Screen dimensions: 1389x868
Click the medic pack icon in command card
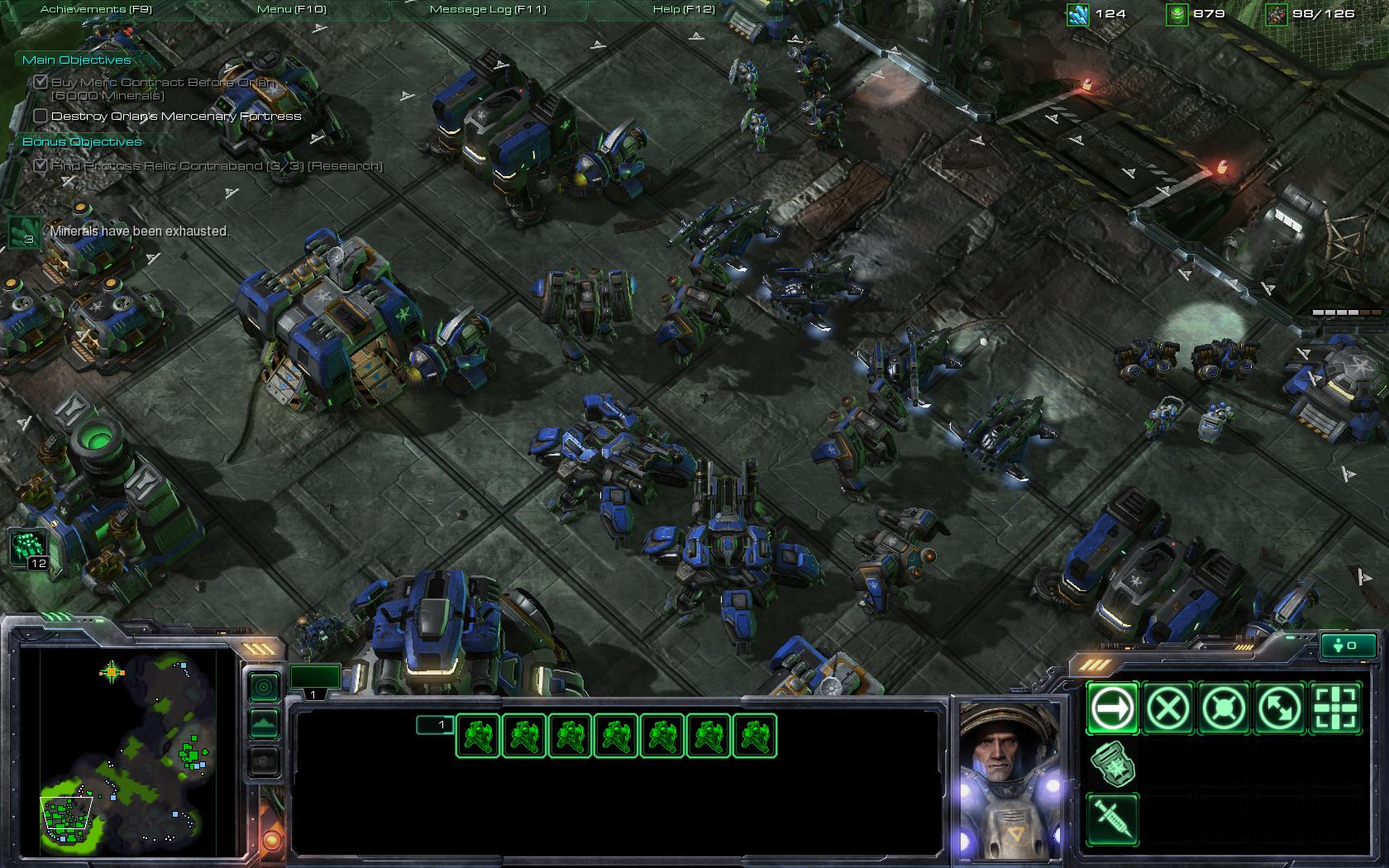click(1112, 763)
